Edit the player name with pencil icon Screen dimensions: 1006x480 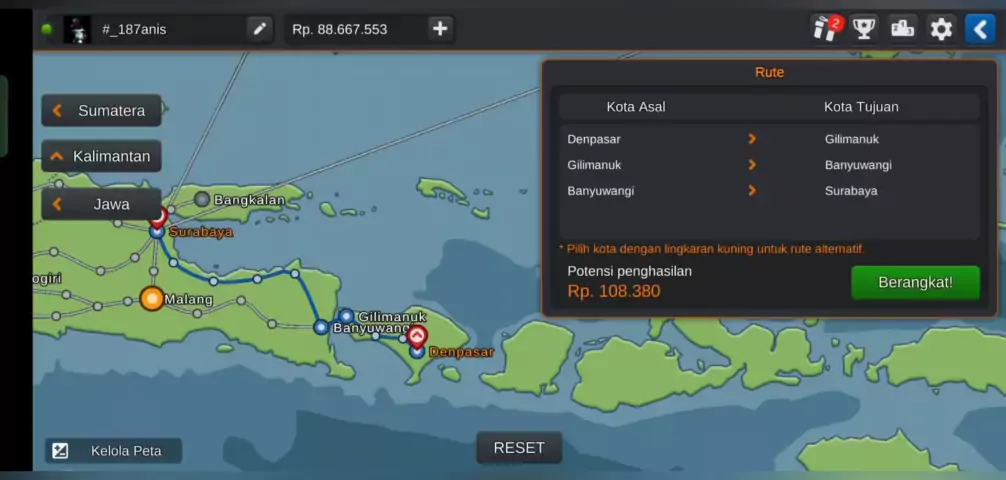[260, 29]
